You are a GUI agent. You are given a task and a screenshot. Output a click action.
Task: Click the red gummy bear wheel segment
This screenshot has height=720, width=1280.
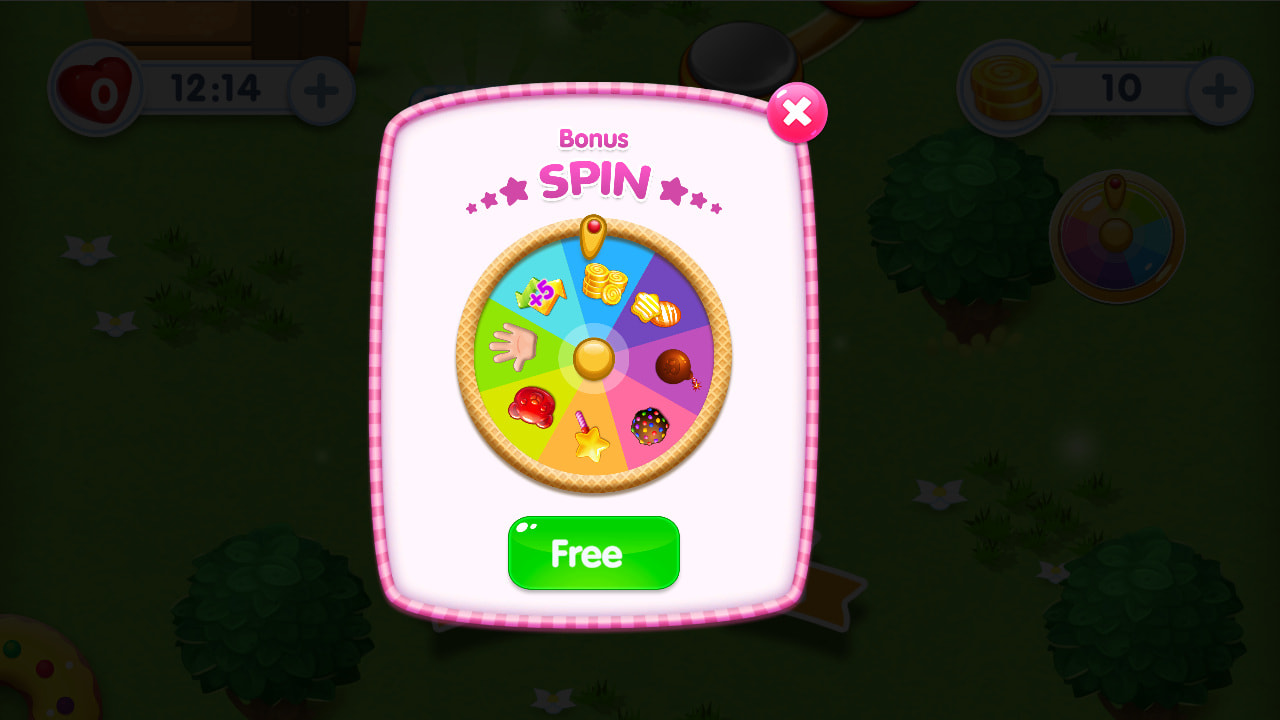[x=531, y=407]
